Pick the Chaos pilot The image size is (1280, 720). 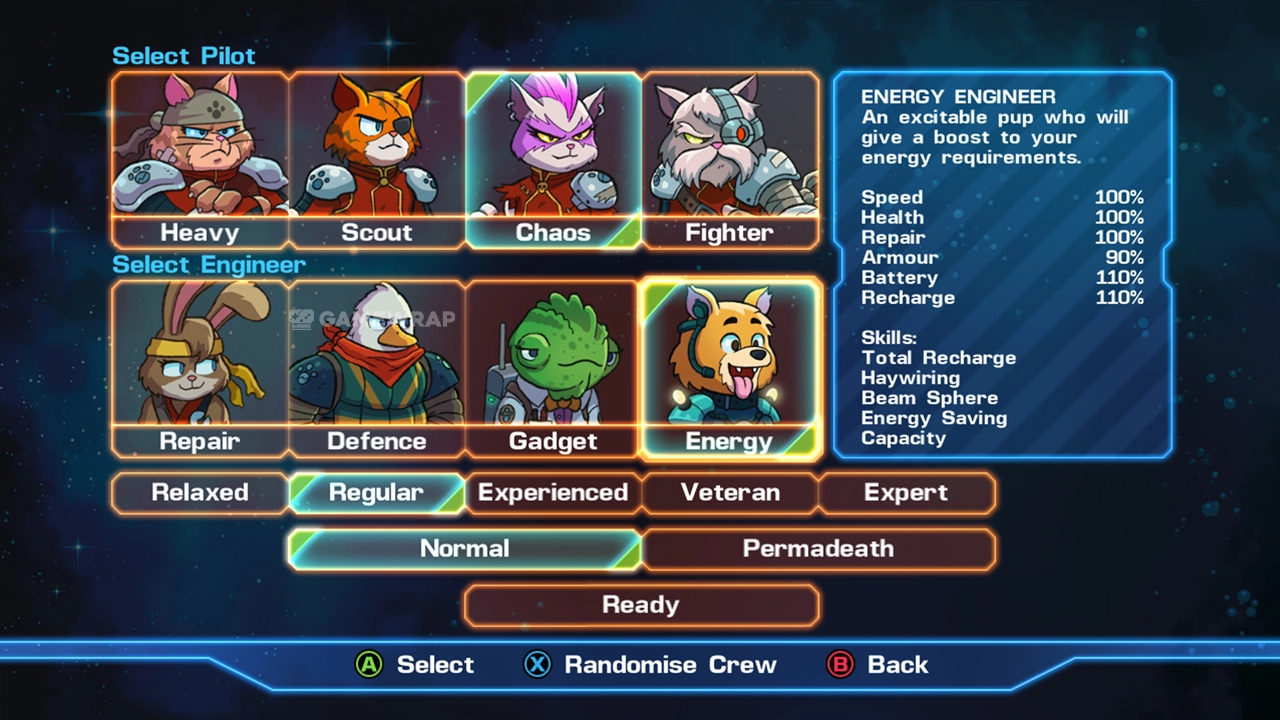coord(553,160)
